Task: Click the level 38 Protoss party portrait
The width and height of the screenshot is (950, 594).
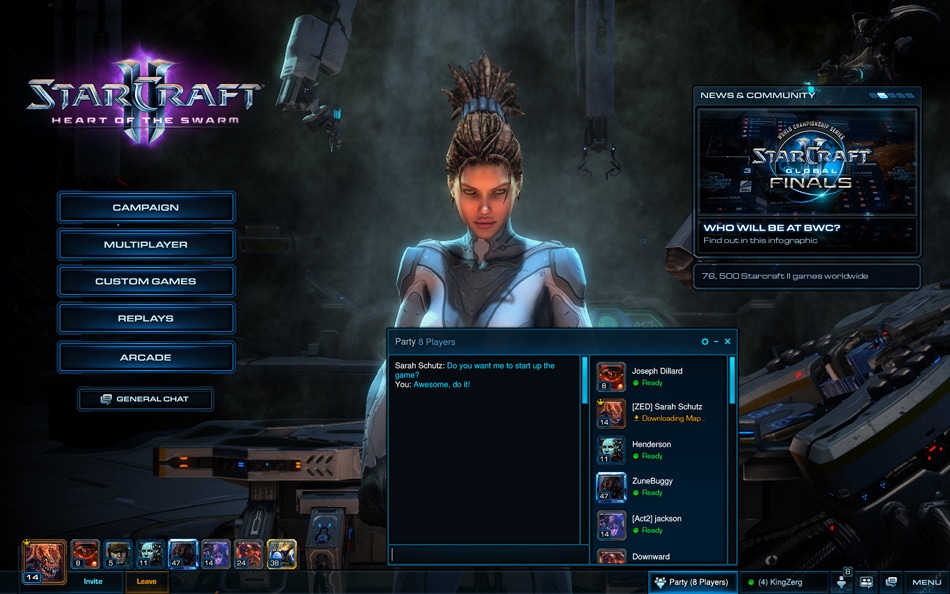Action: (x=281, y=554)
